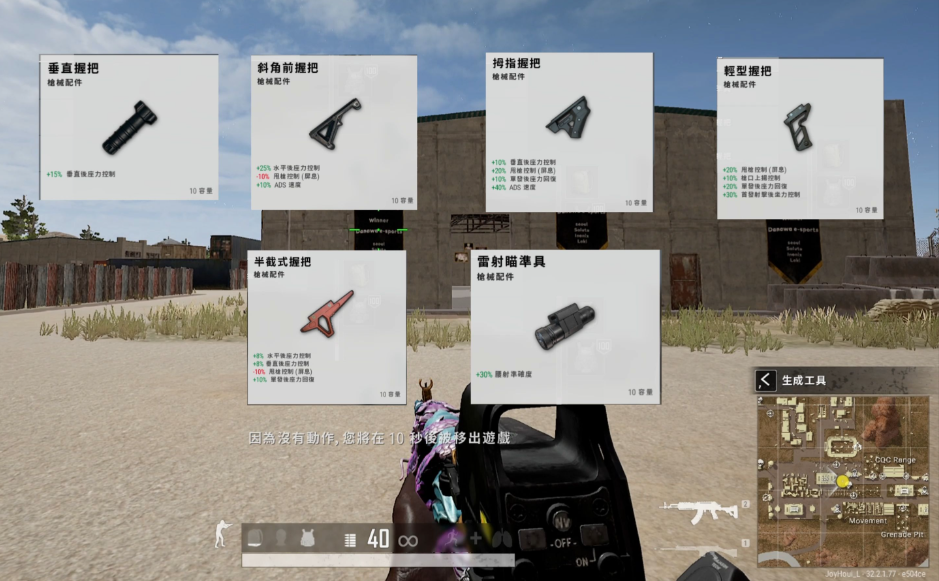Select the 垂直握把 vertical grip card
Viewport: 939px width, 581px height.
click(x=129, y=128)
